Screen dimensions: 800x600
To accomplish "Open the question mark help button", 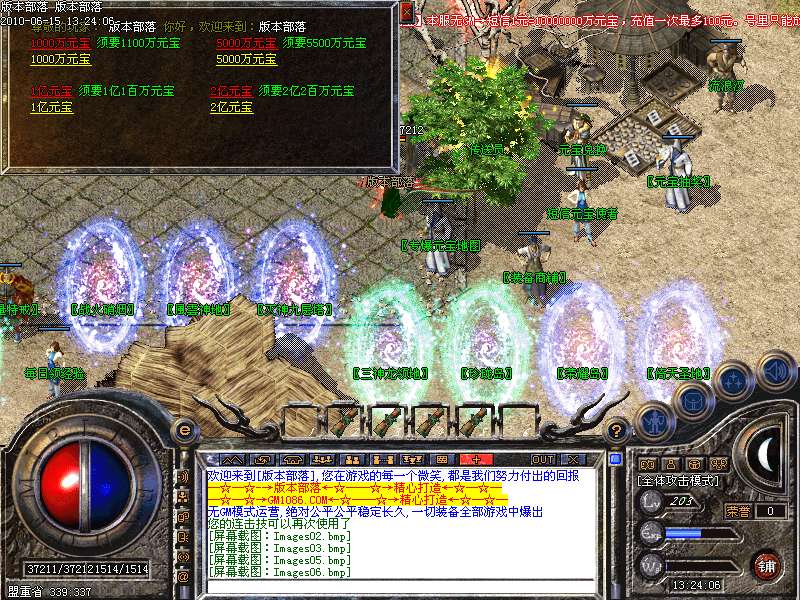I will point(618,432).
